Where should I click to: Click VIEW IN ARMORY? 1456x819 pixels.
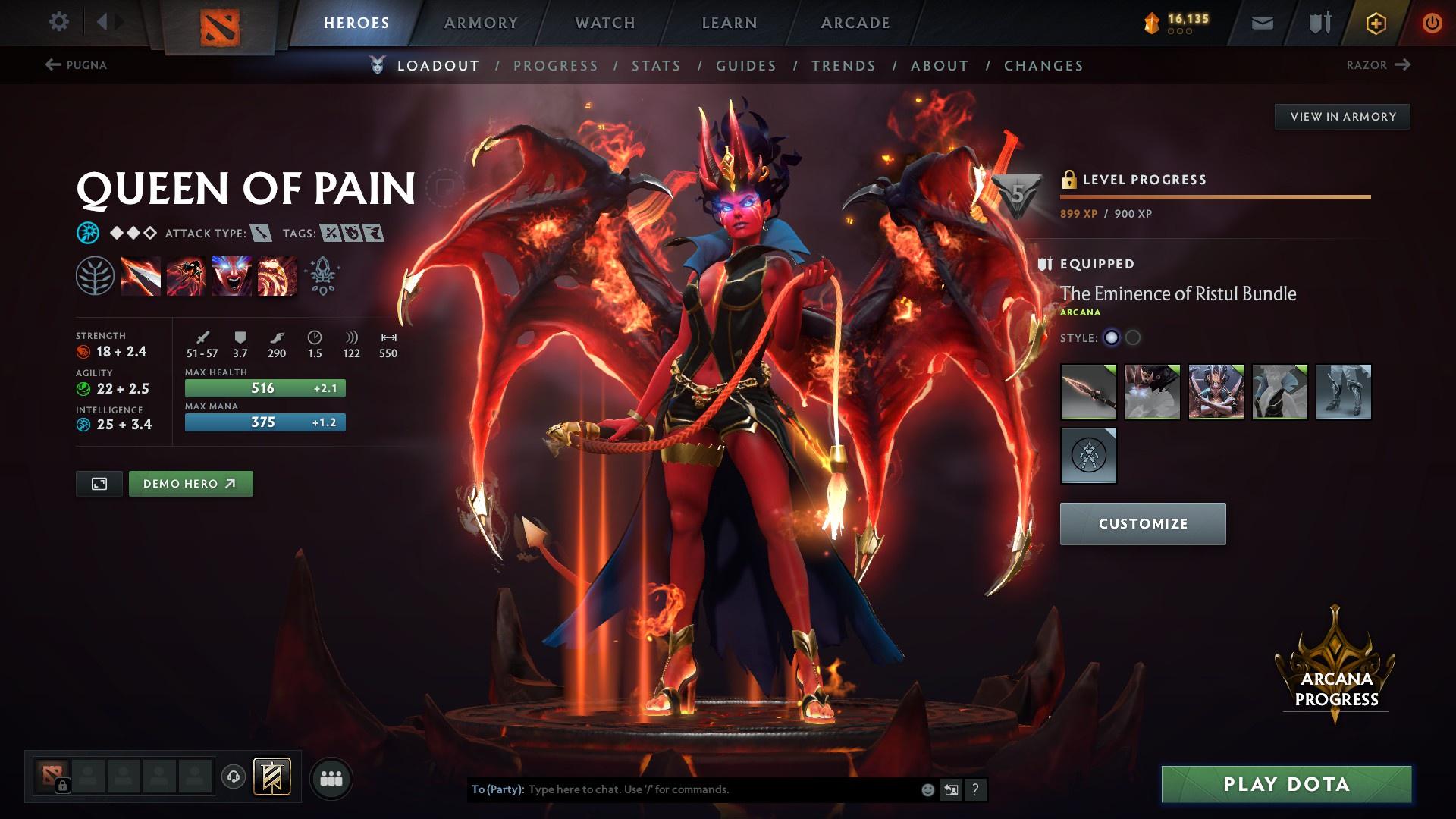pos(1342,116)
